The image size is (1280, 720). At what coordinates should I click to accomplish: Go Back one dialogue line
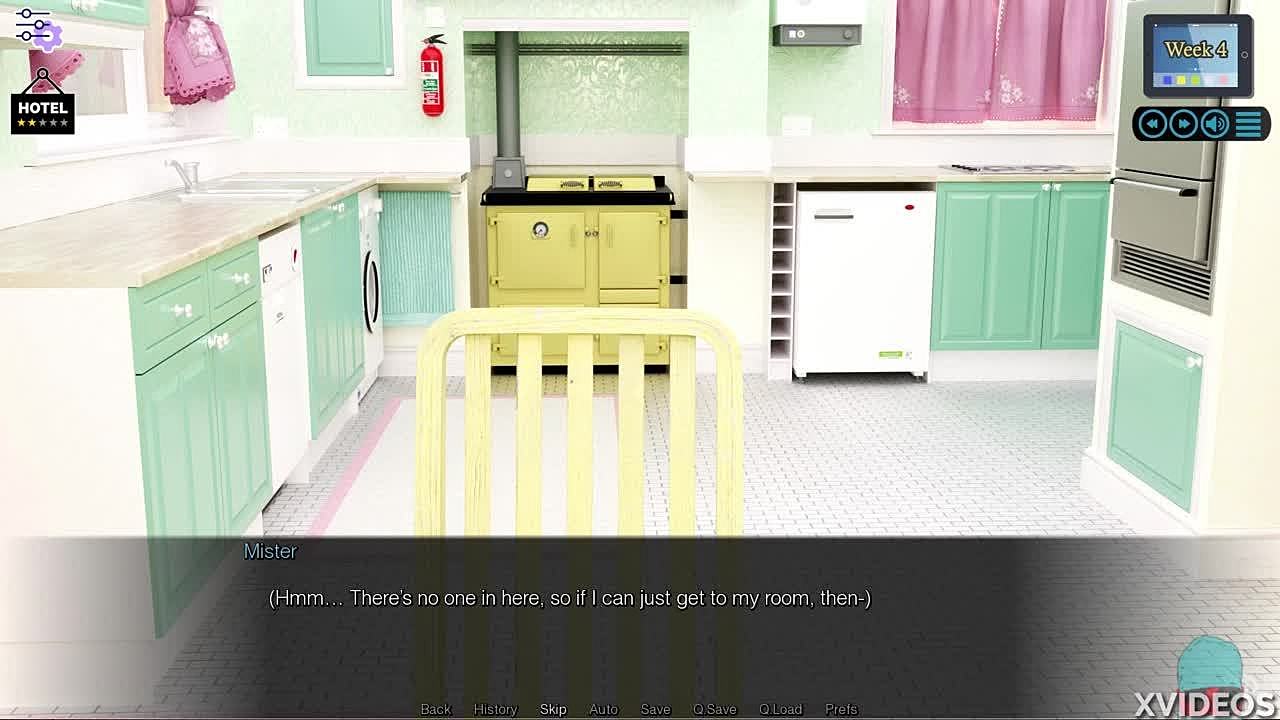click(435, 709)
